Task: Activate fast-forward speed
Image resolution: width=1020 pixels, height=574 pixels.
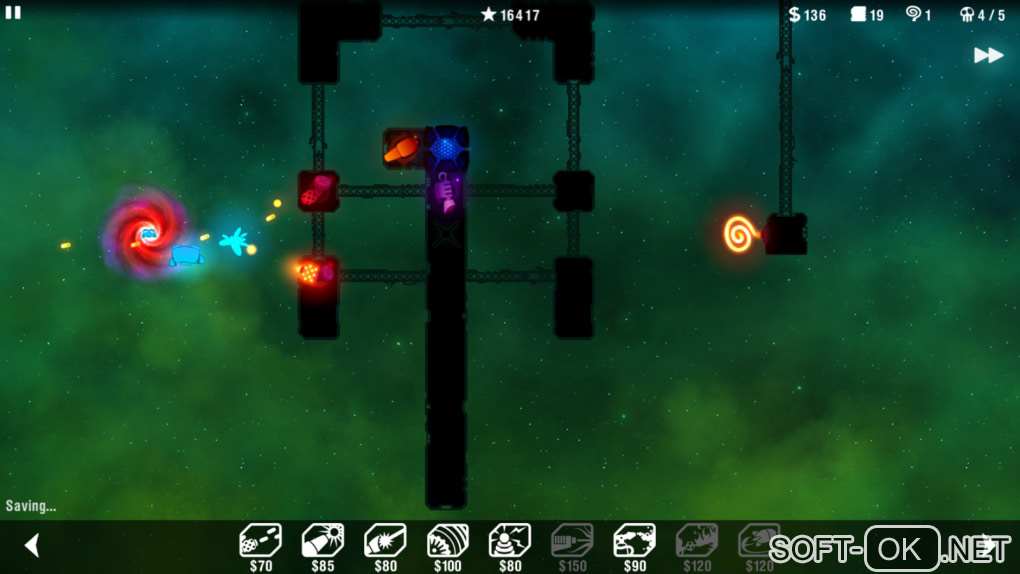Action: [988, 55]
